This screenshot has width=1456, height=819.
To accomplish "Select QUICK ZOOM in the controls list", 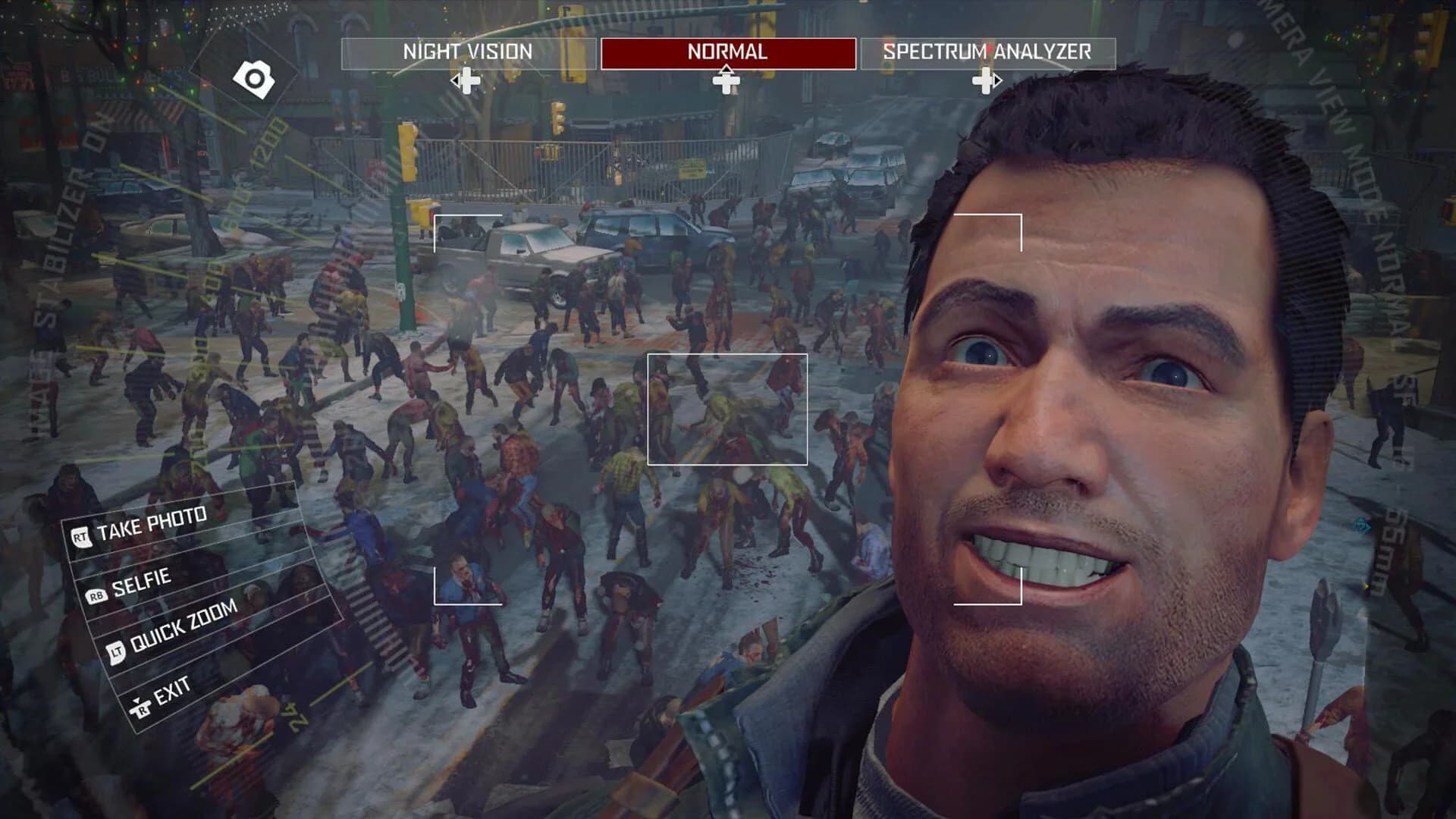I will pos(184,627).
